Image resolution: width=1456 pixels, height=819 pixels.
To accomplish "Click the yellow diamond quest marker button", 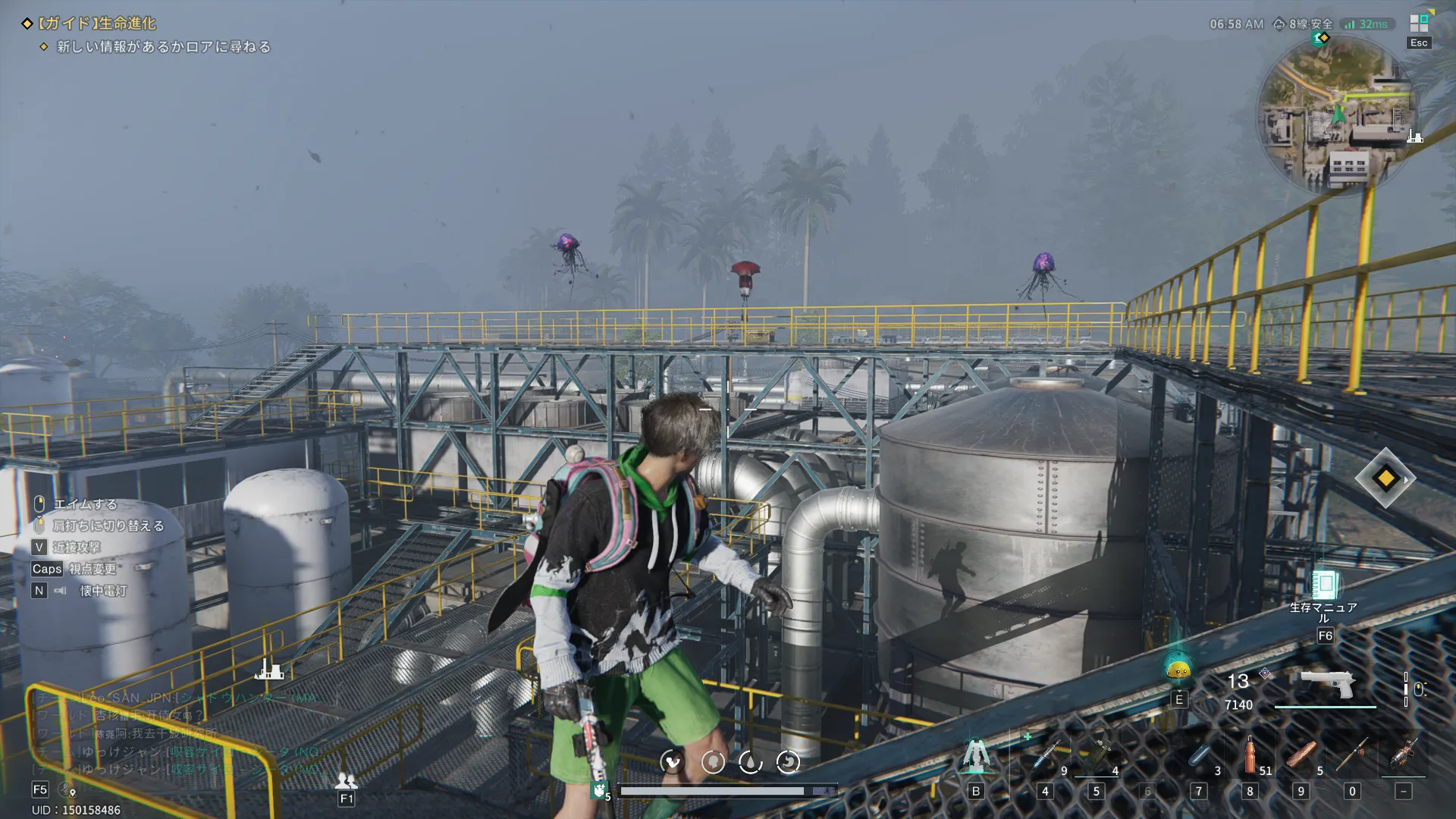I will point(1385,479).
